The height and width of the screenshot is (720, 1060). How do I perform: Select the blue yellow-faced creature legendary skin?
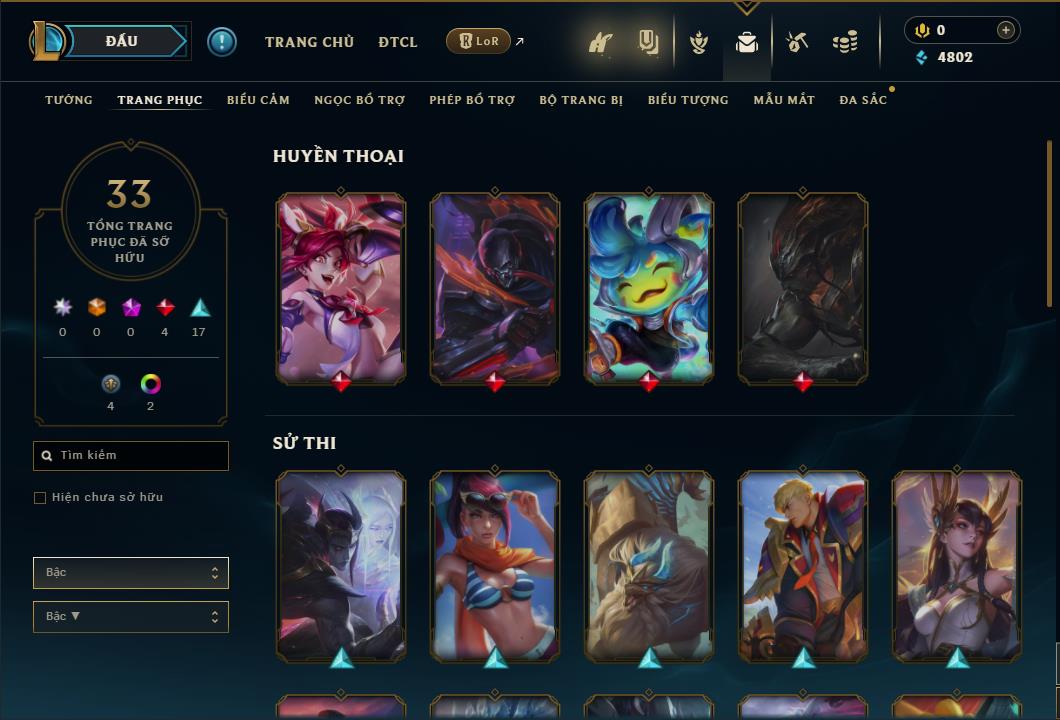coord(649,288)
